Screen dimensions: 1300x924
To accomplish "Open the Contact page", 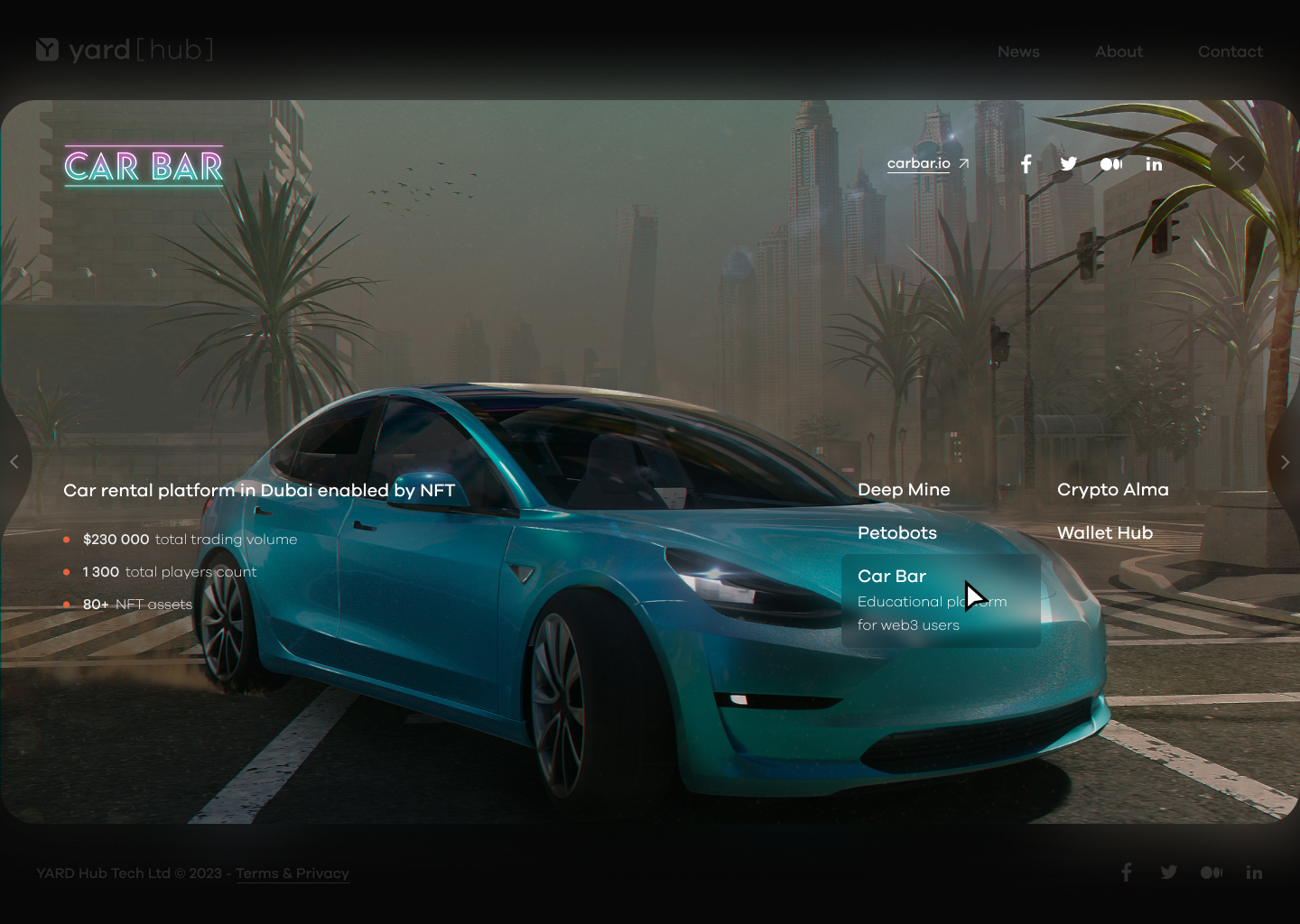I will [x=1230, y=52].
